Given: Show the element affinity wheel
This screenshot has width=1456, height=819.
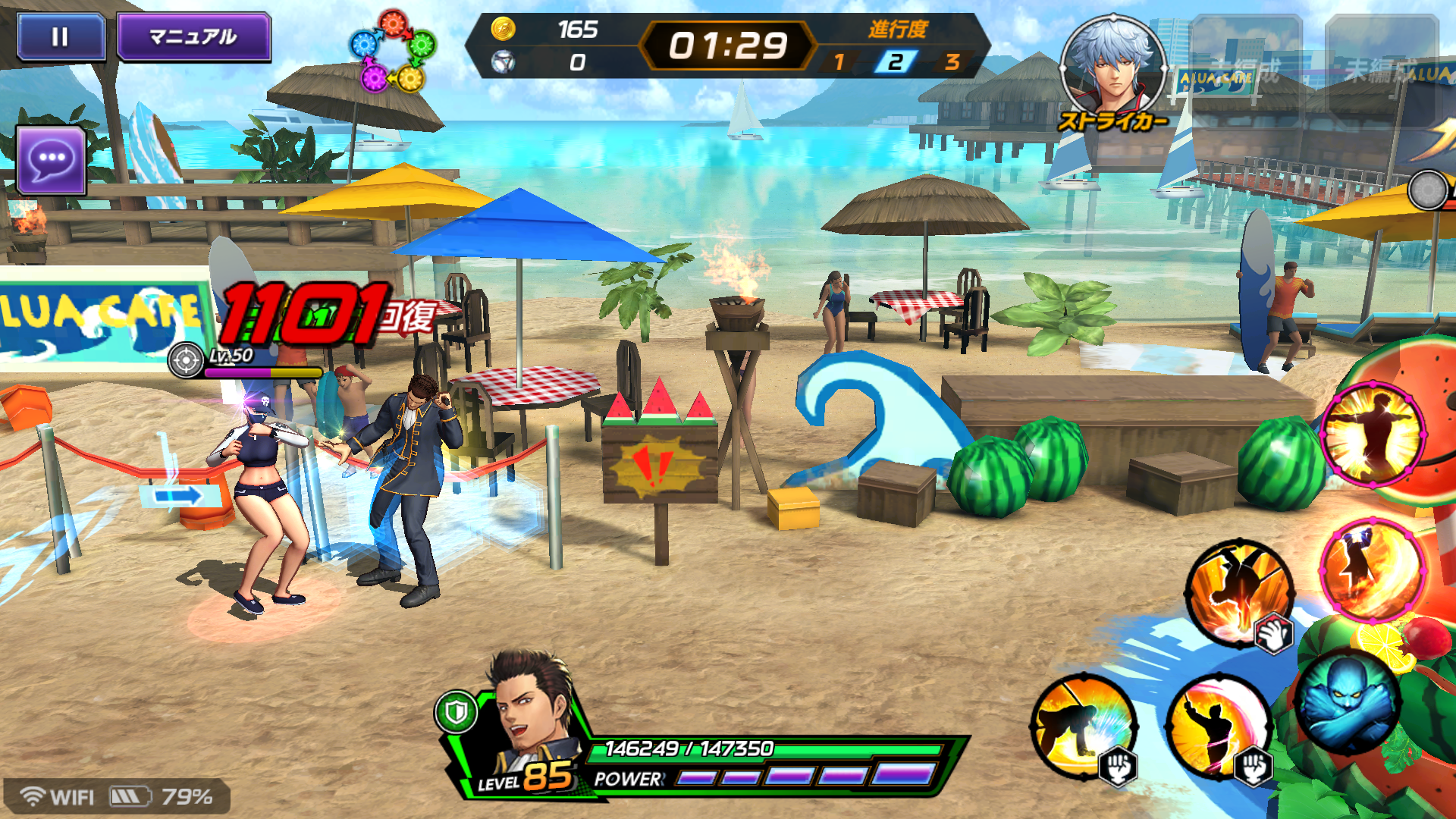Looking at the screenshot, I should [x=392, y=52].
